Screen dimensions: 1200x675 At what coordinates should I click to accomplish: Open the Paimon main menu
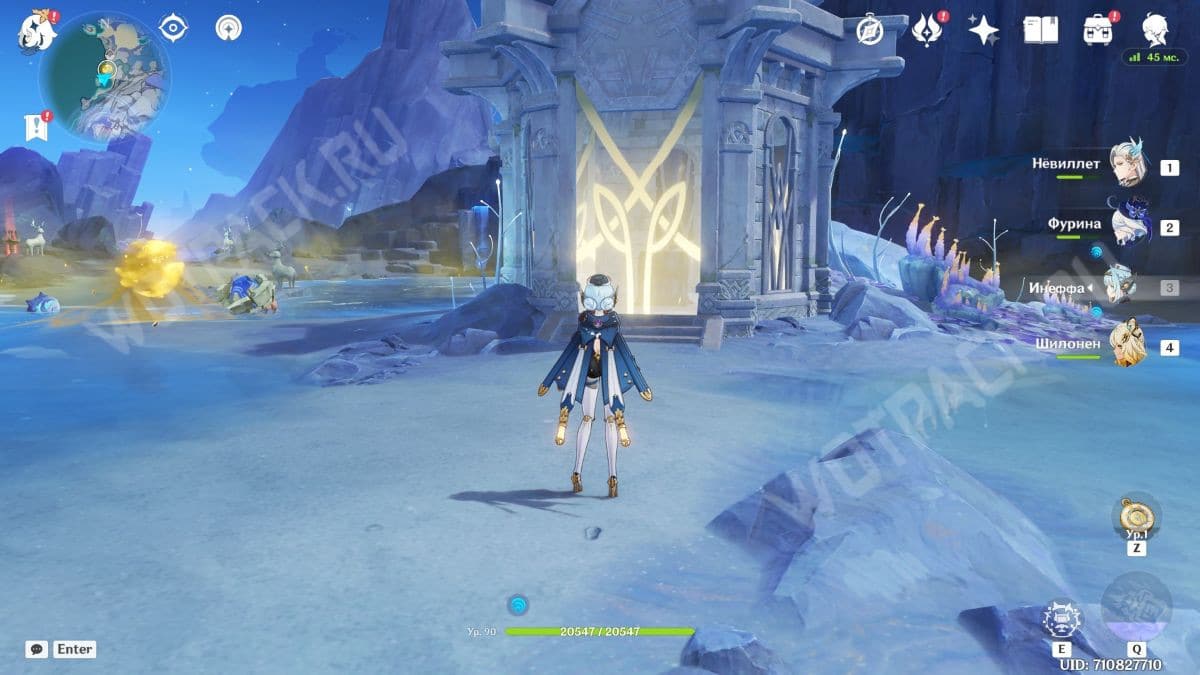coord(35,31)
